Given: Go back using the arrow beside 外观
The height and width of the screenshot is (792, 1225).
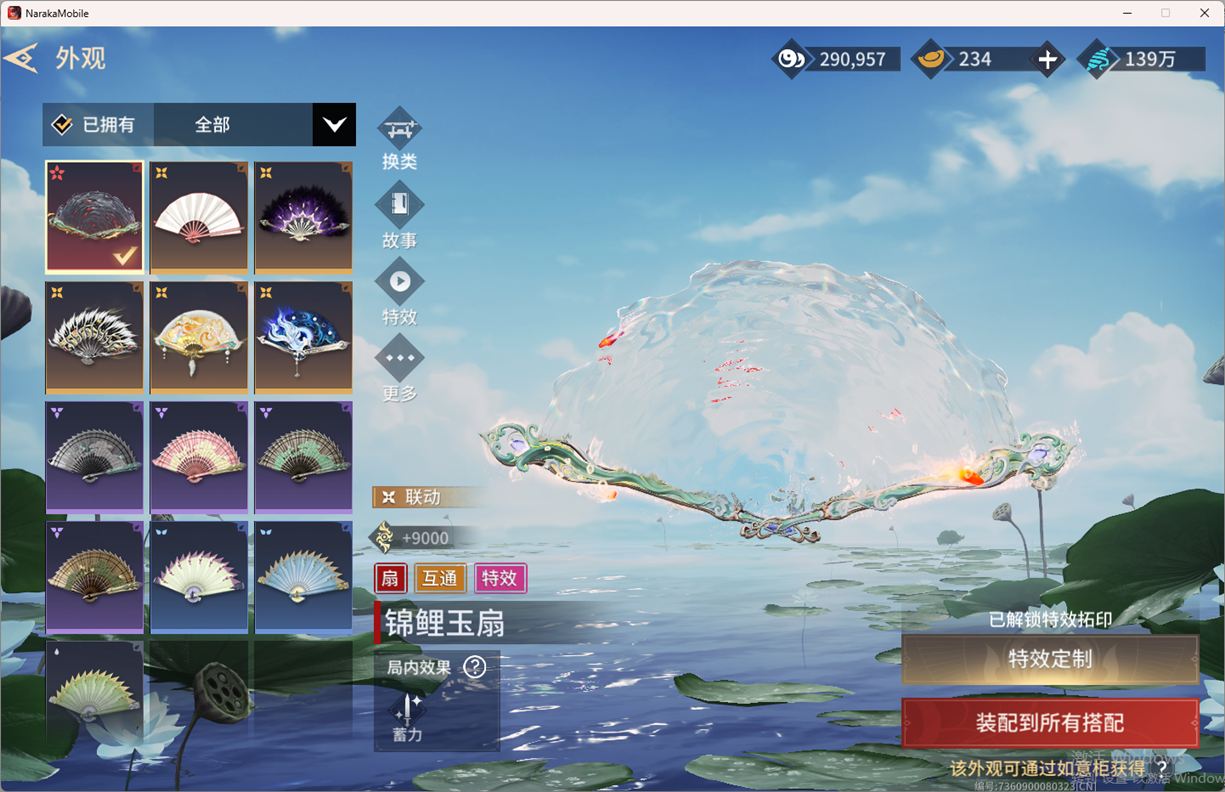Looking at the screenshot, I should tap(21, 58).
